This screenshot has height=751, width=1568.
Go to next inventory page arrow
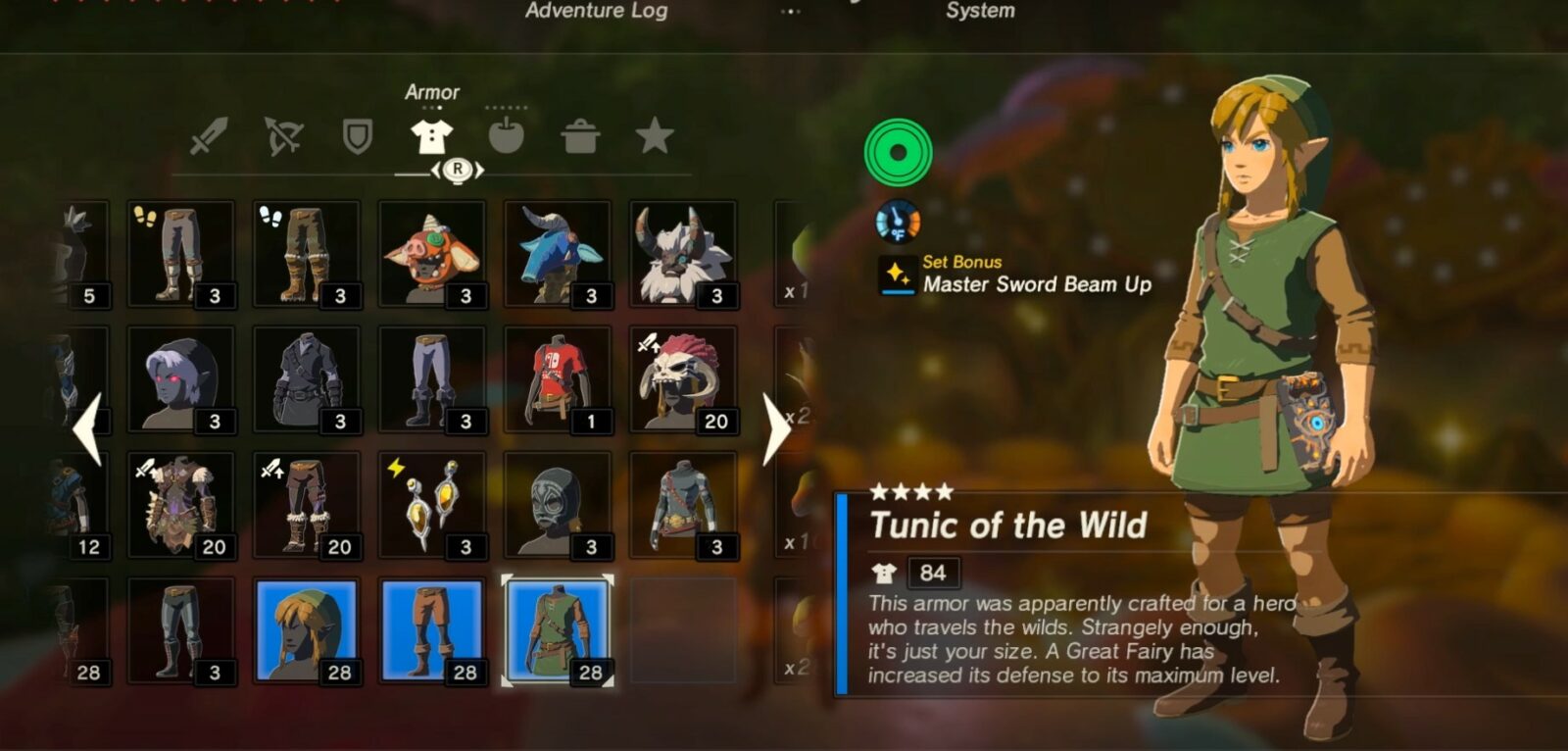click(776, 428)
